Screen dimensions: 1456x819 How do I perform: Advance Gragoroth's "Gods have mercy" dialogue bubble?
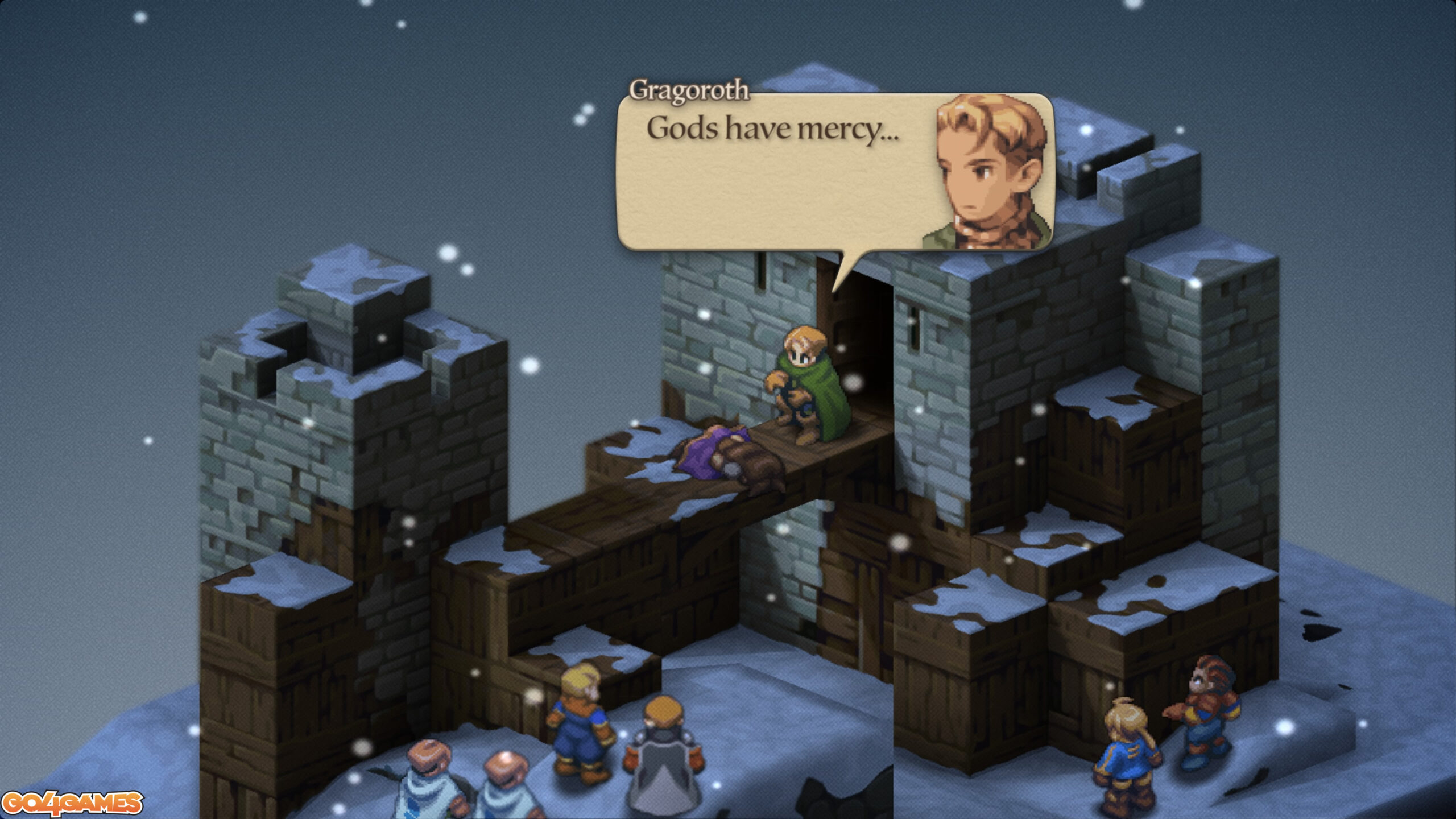(773, 171)
